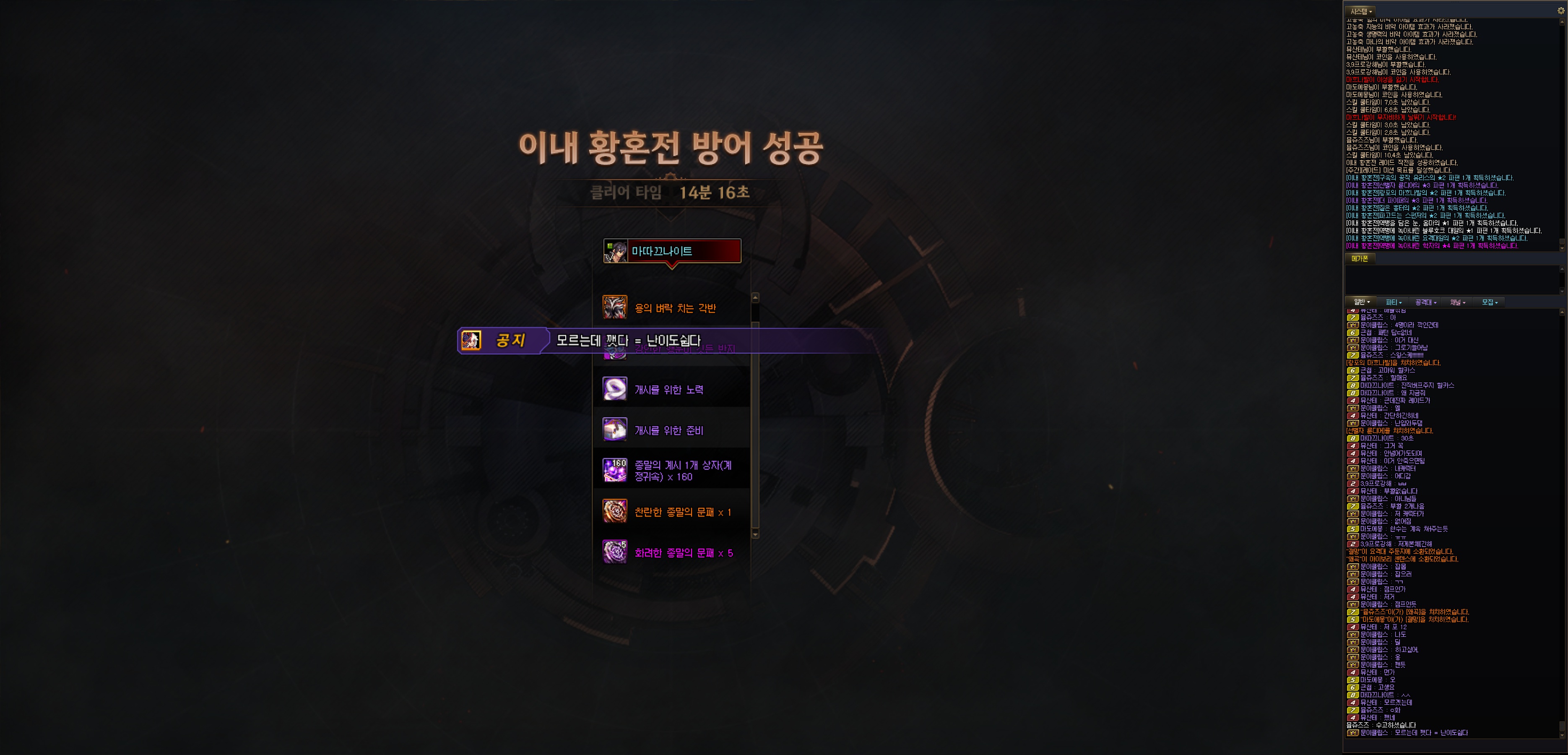Click the 개시를 위한 노력 item icon

click(615, 388)
